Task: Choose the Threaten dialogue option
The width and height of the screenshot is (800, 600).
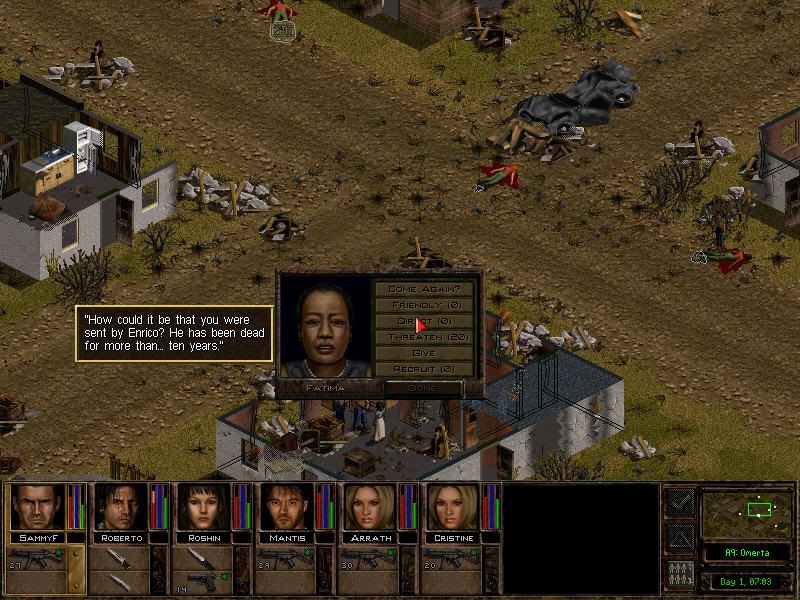Action: point(426,337)
